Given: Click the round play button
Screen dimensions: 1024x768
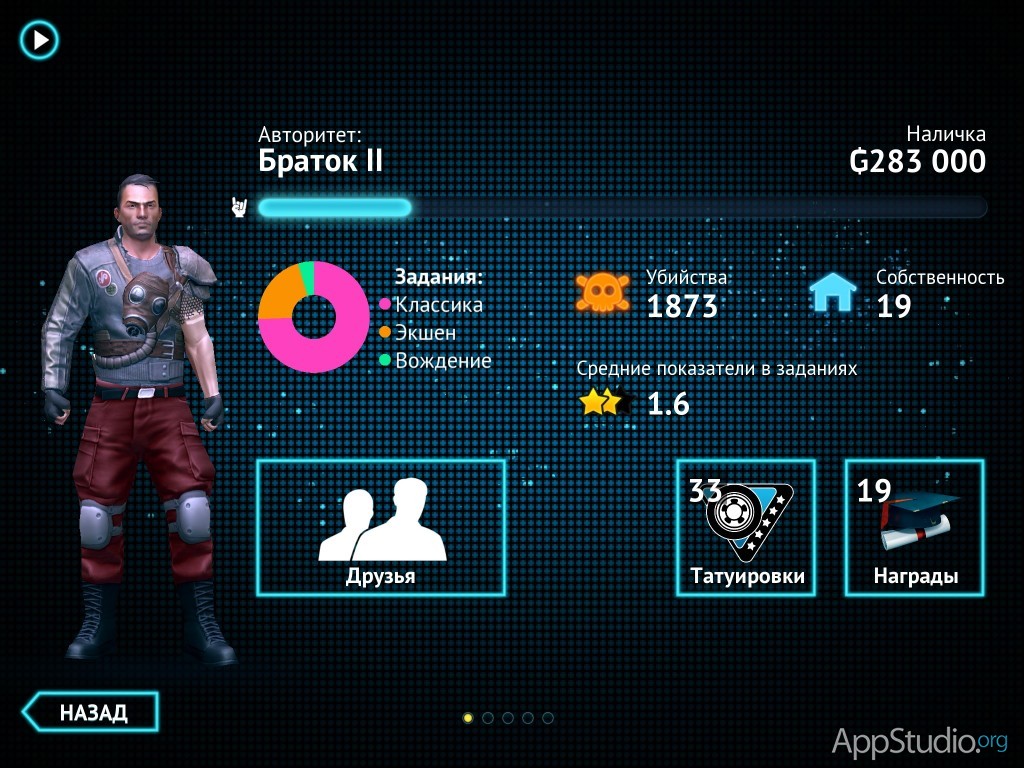Looking at the screenshot, I should pos(40,40).
